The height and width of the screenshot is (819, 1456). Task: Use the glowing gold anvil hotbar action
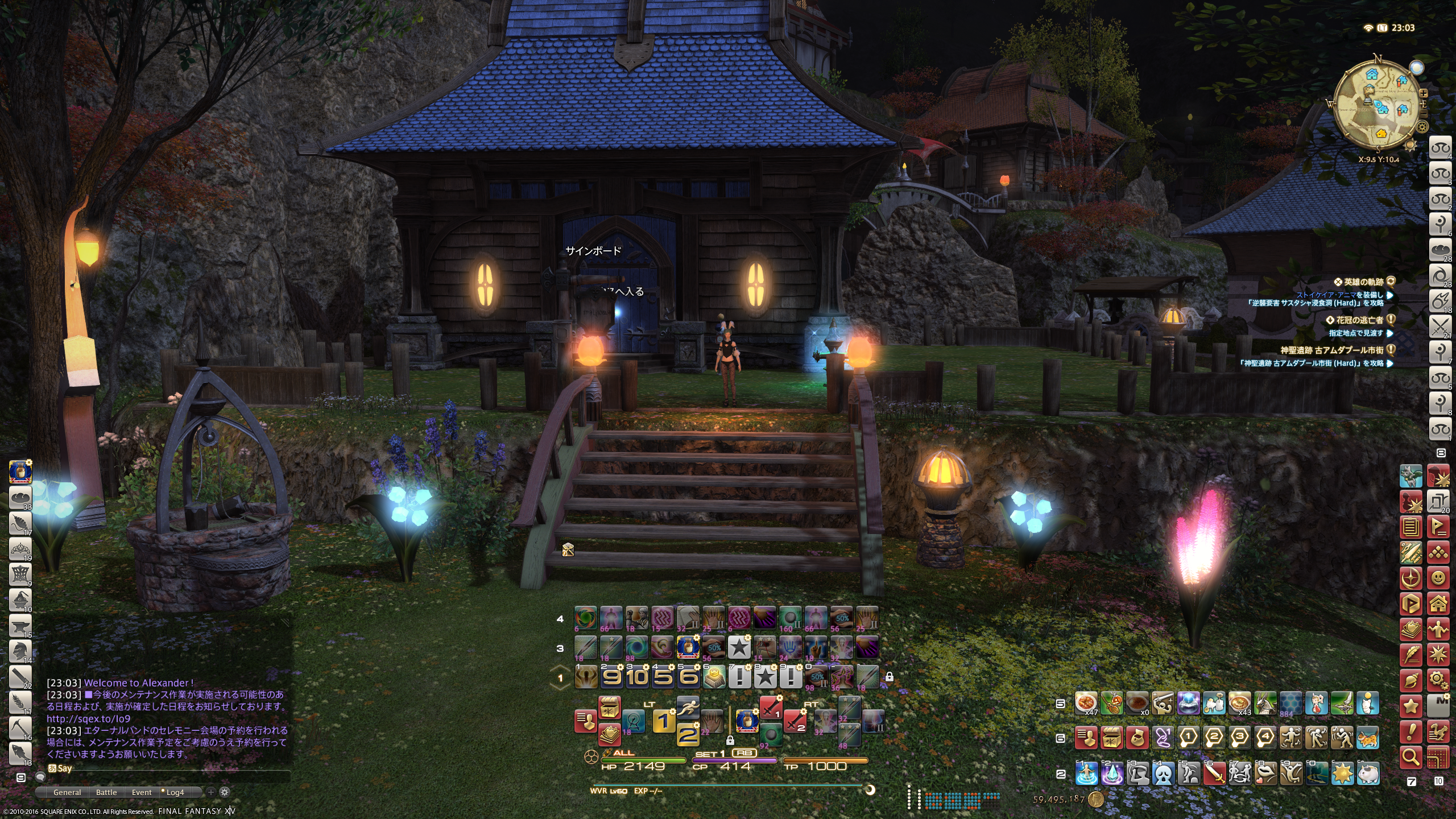(713, 677)
